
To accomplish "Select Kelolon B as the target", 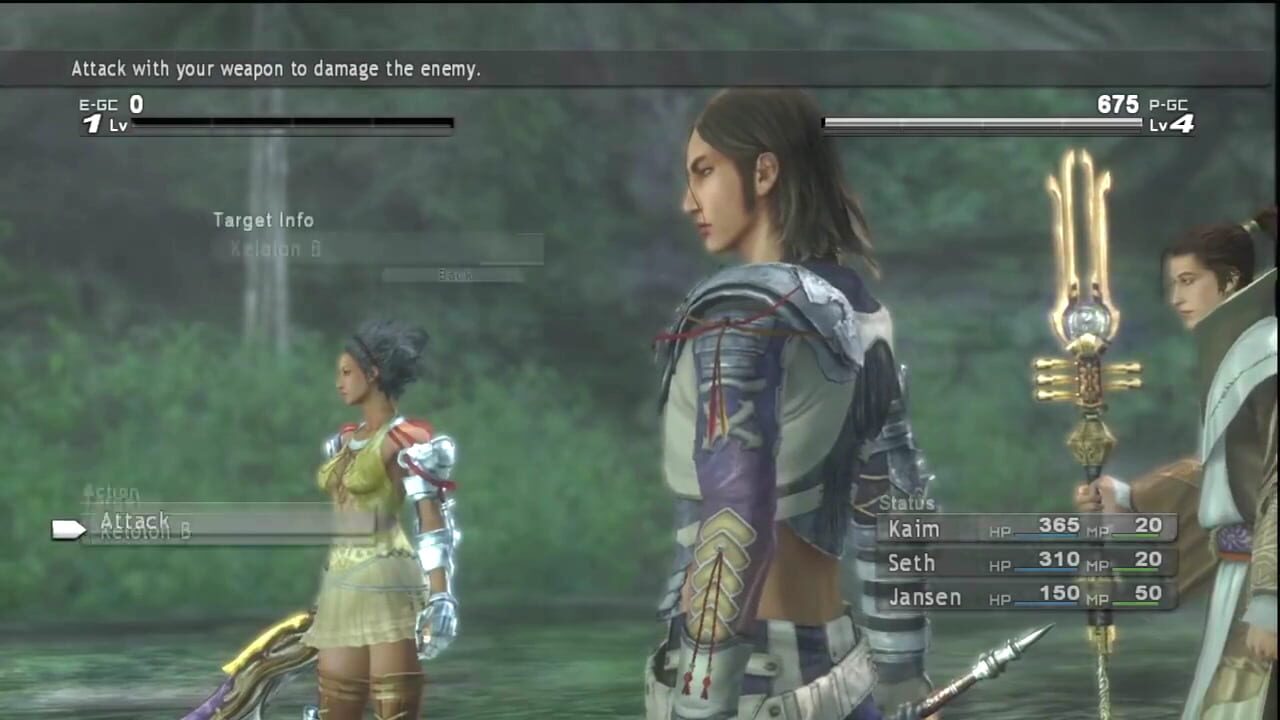I will click(x=276, y=249).
